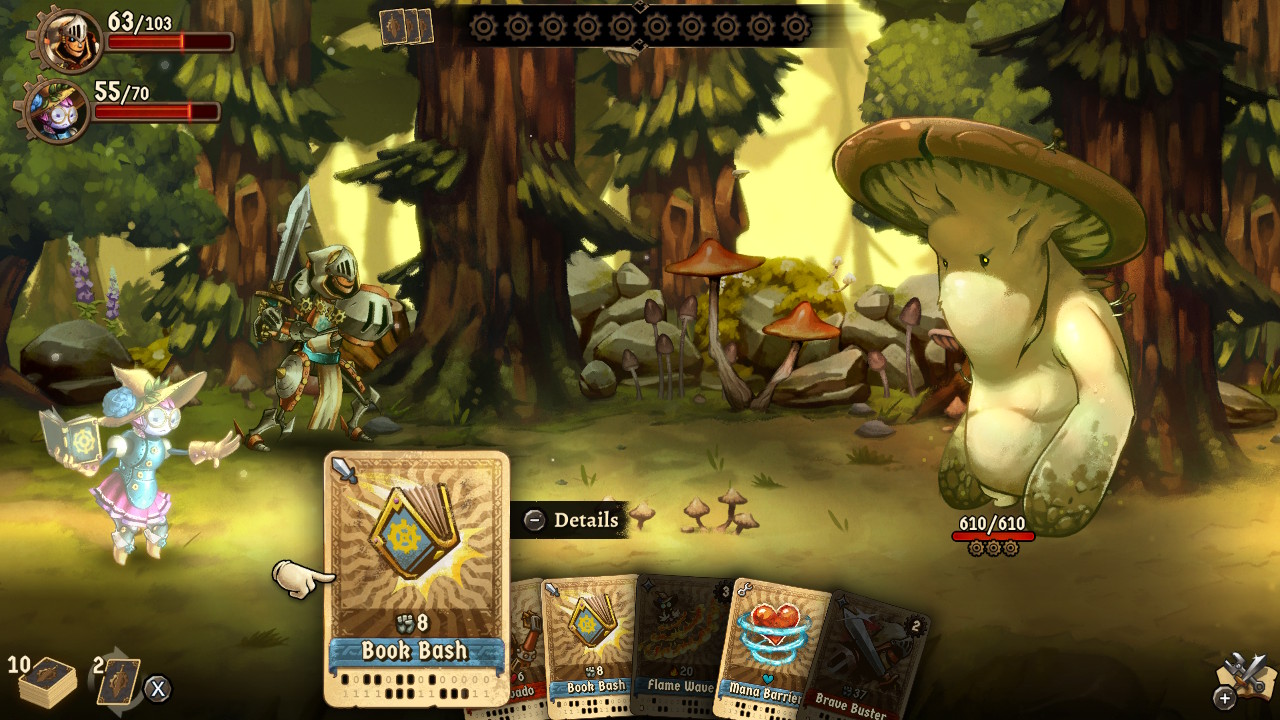Open the crossed wrench and sword menu
Image resolution: width=1280 pixels, height=720 pixels.
click(1245, 678)
